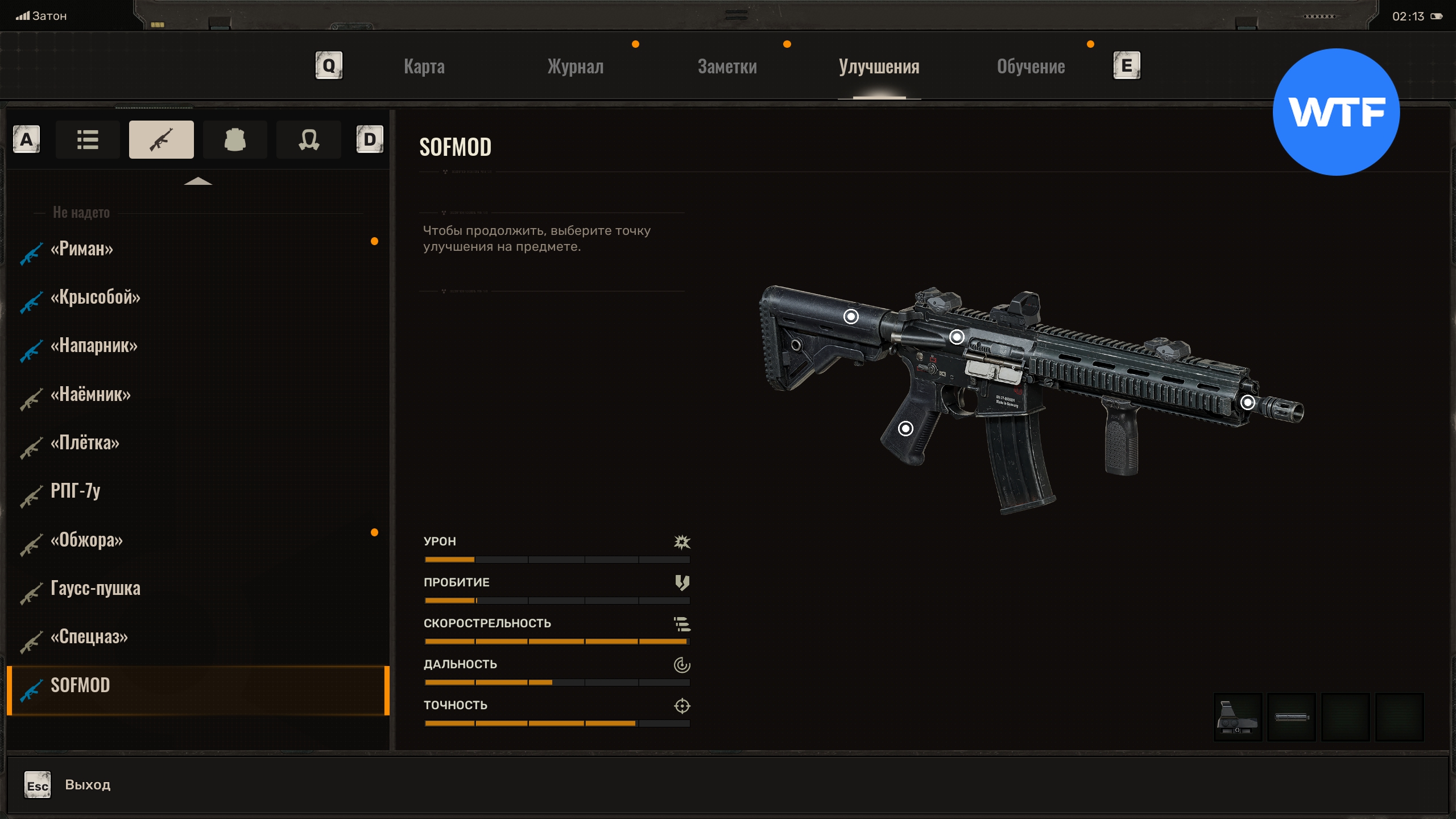This screenshot has height=819, width=1456.
Task: Select the РПГ-7у launcher entry
Action: (x=76, y=491)
